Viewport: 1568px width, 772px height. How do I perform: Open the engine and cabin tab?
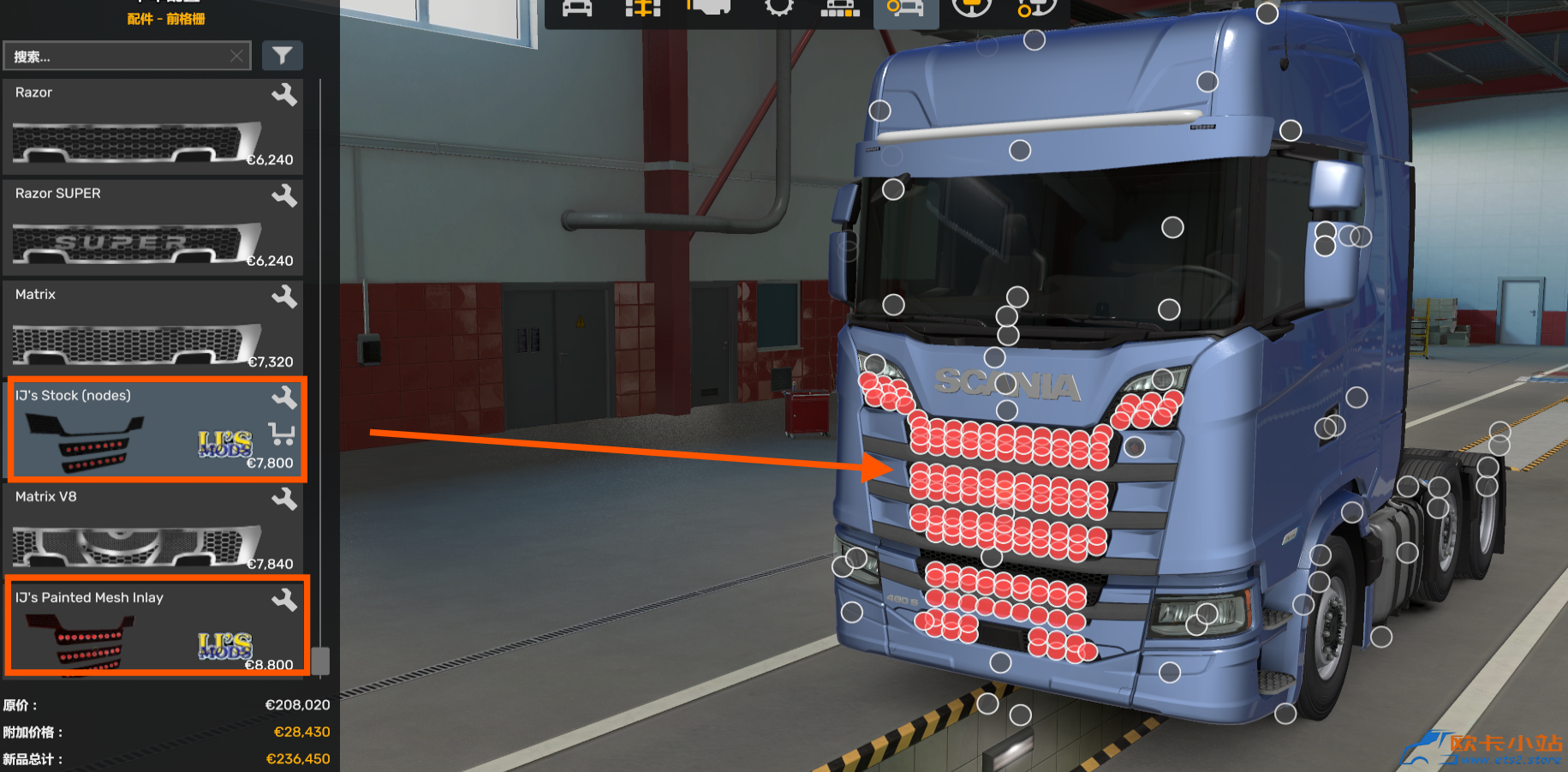tap(709, 9)
